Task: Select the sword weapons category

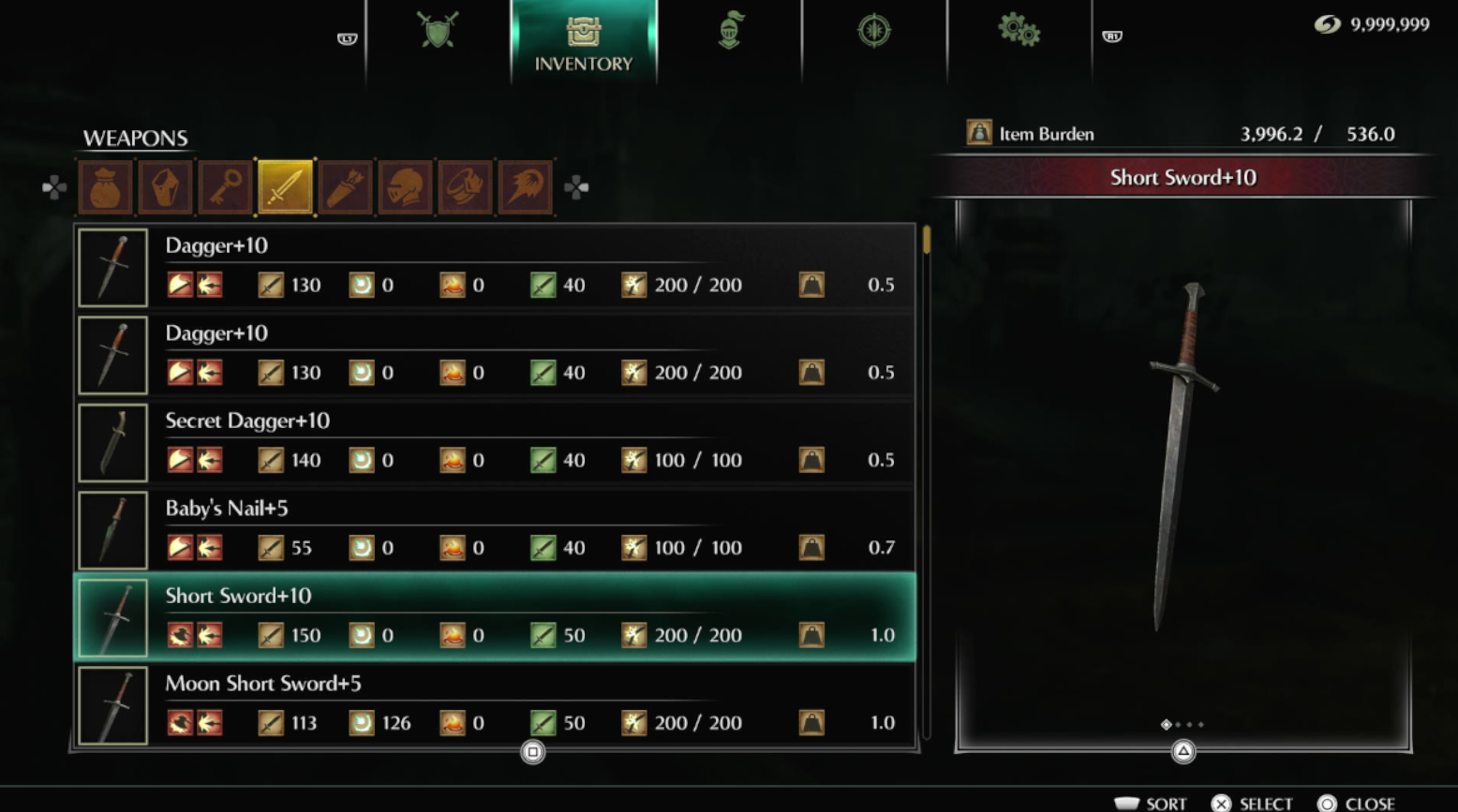Action: 285,187
